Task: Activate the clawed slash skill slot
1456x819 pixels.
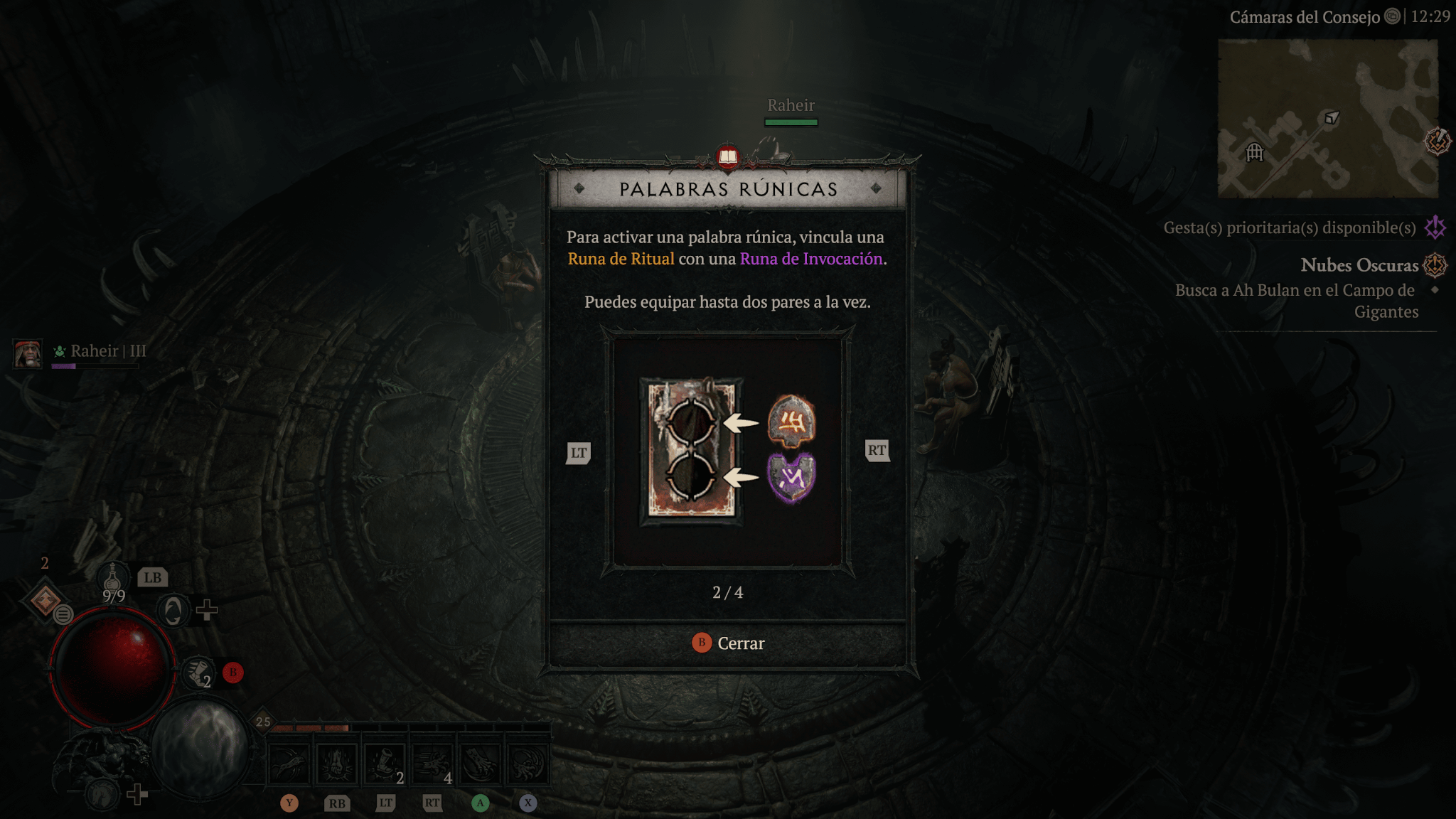Action: (480, 764)
